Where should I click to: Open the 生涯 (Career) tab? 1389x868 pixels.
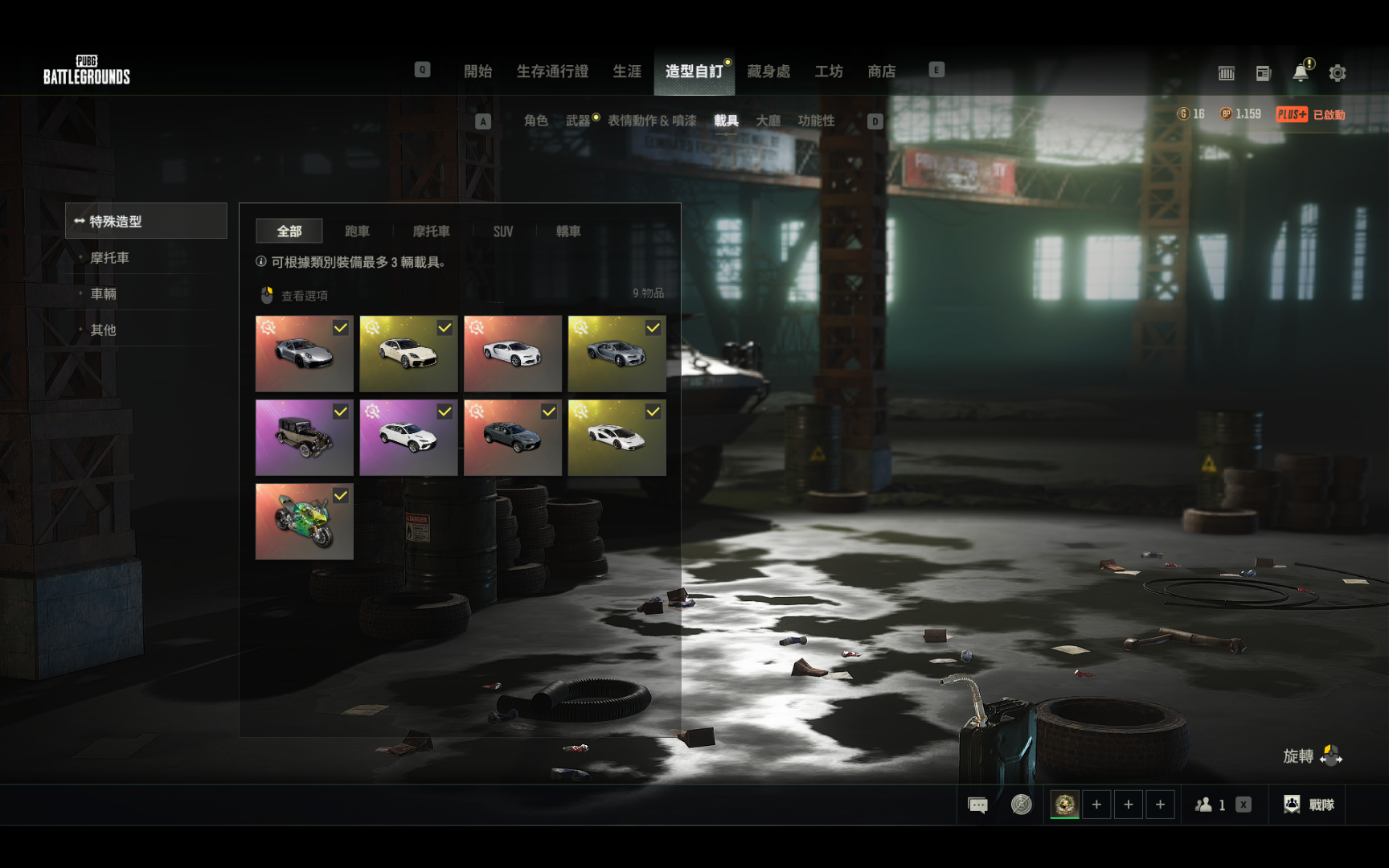click(x=627, y=72)
